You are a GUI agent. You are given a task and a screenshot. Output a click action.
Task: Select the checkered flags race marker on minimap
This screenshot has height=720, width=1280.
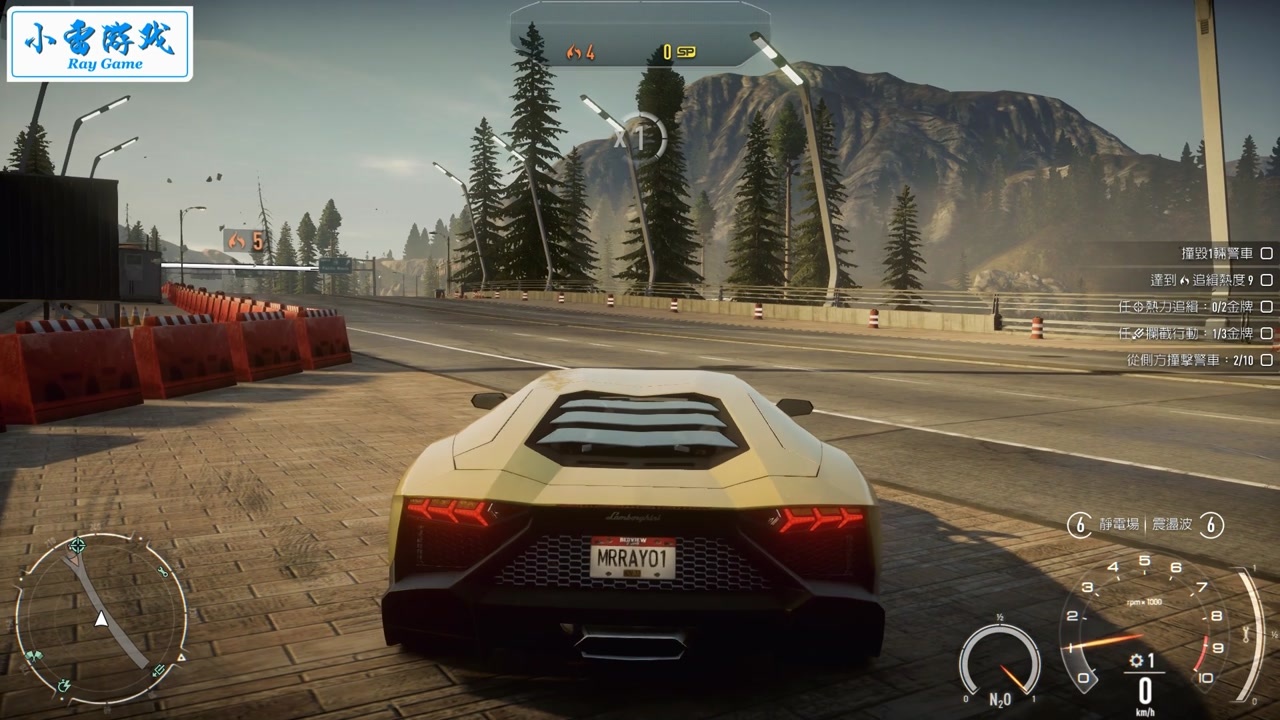click(x=34, y=657)
